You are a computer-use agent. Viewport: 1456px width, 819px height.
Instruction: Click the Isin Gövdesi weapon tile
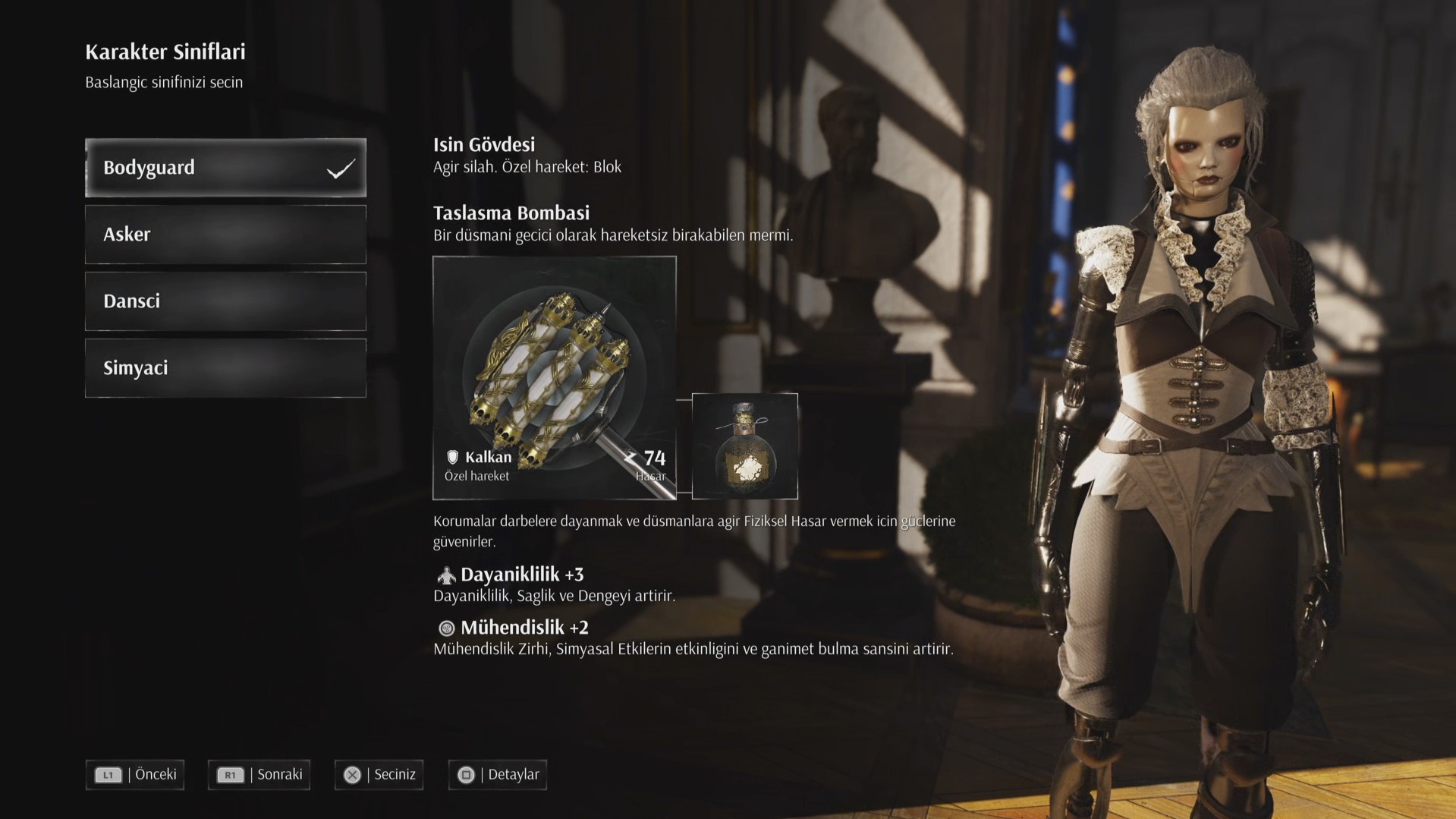[x=554, y=377]
